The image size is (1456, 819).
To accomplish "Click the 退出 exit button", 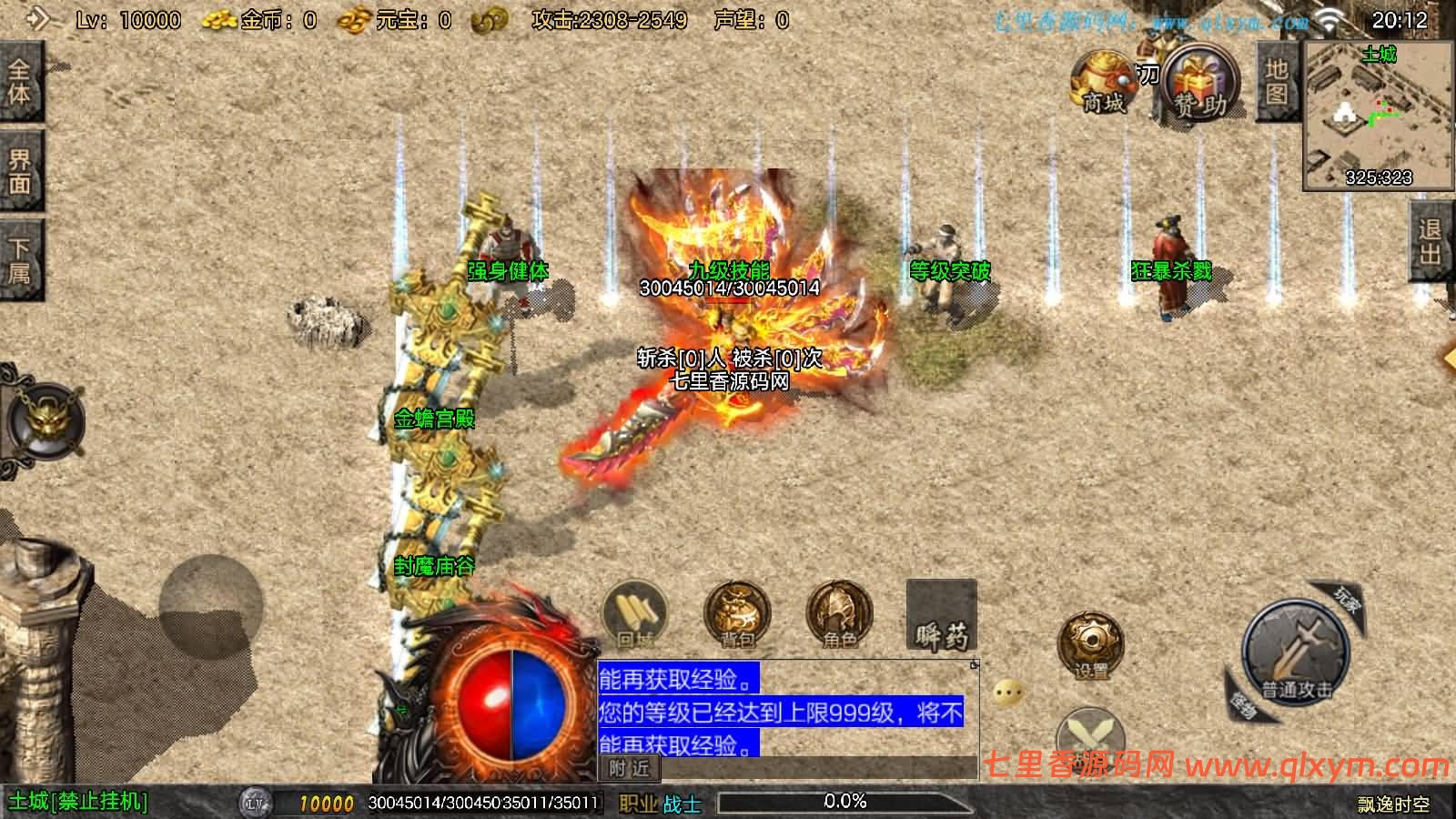I will [1431, 241].
